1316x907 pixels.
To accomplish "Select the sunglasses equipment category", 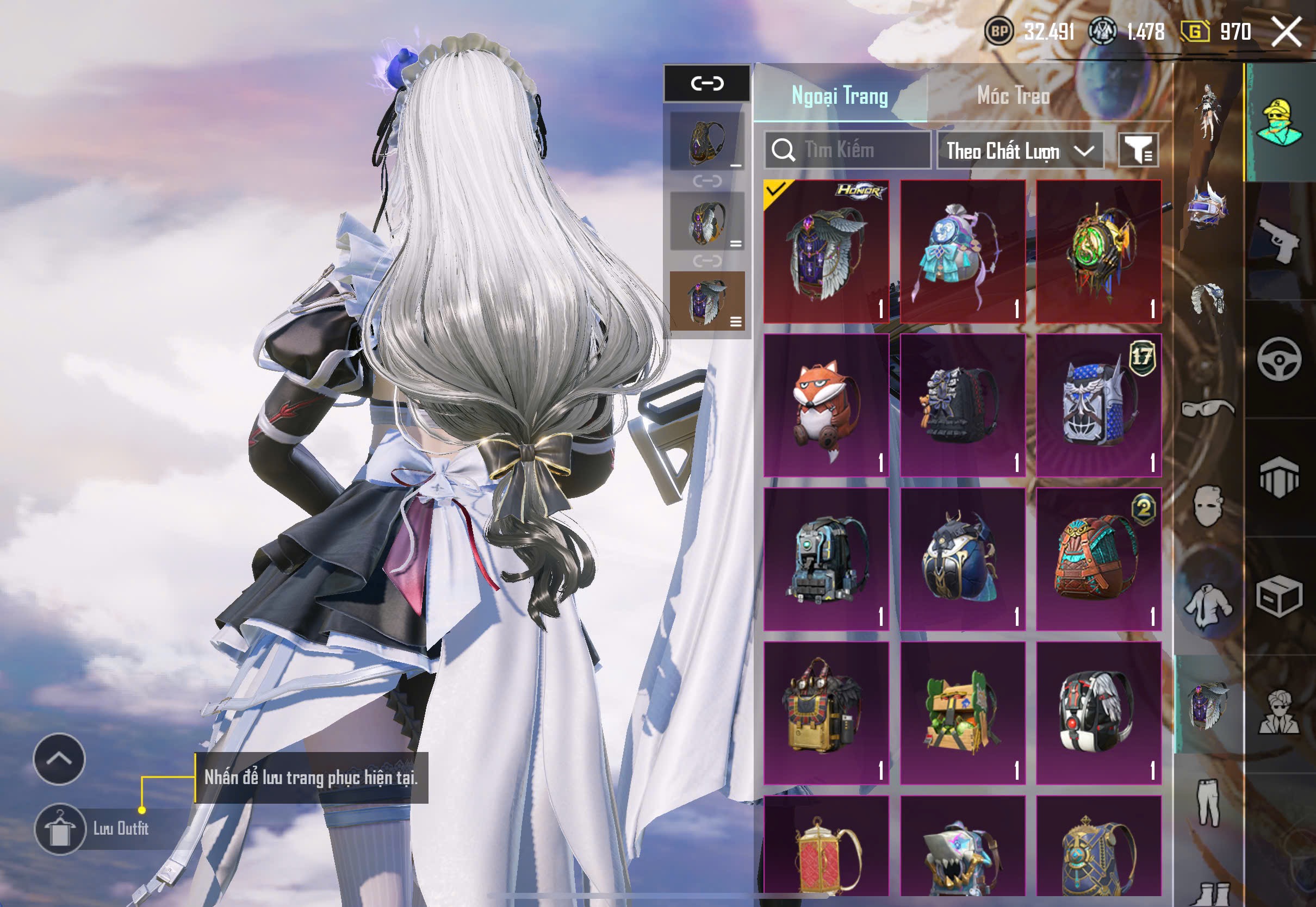I will point(1207,408).
